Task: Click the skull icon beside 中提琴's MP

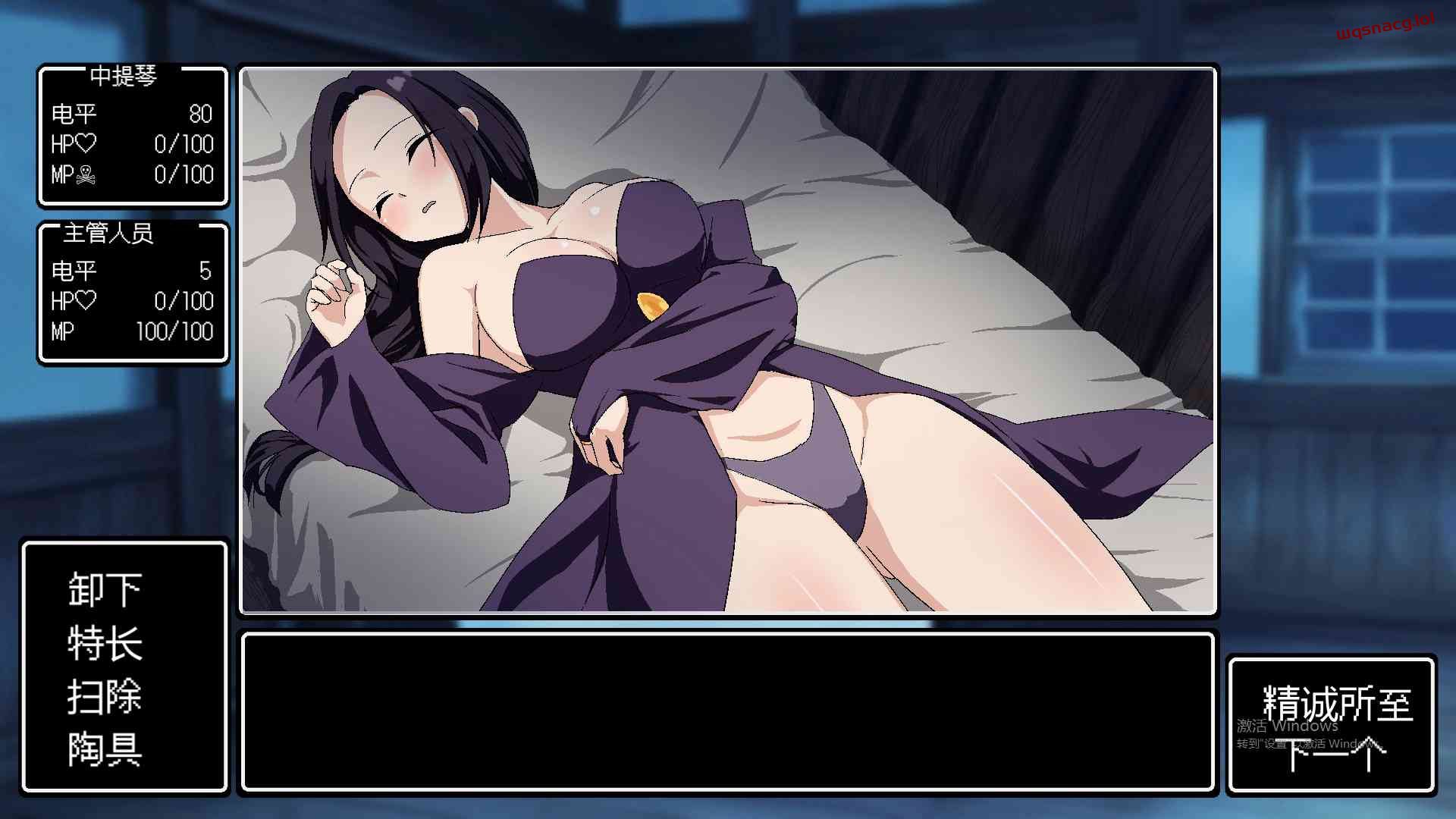Action: pos(87,174)
